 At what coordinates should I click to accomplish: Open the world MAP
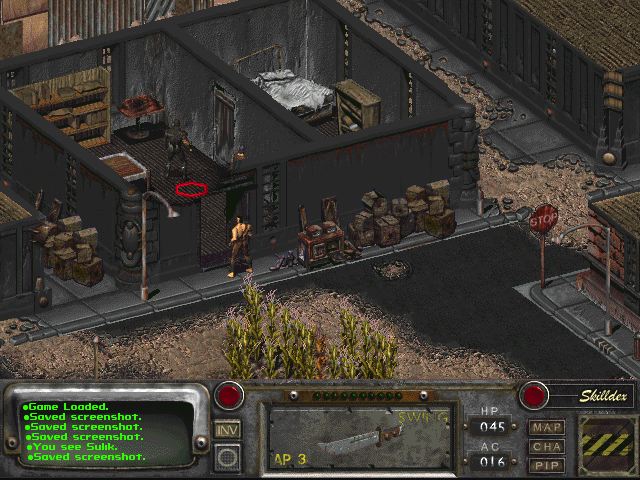coord(547,427)
